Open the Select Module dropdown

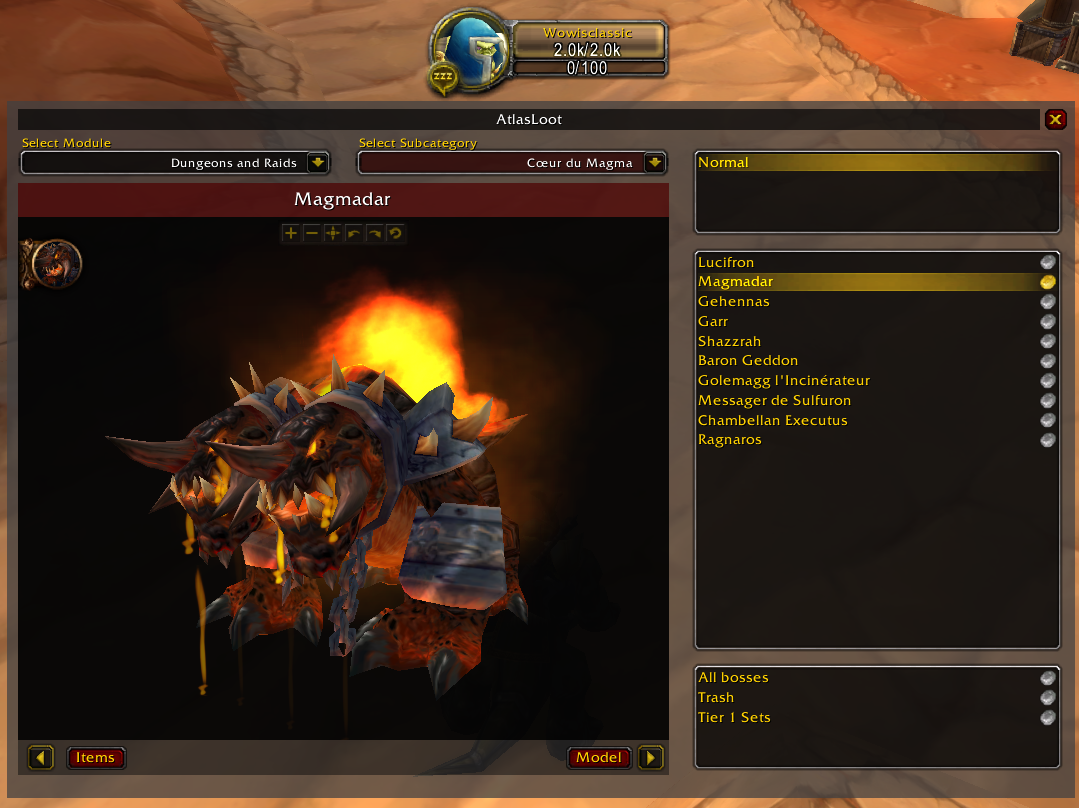pyautogui.click(x=317, y=162)
